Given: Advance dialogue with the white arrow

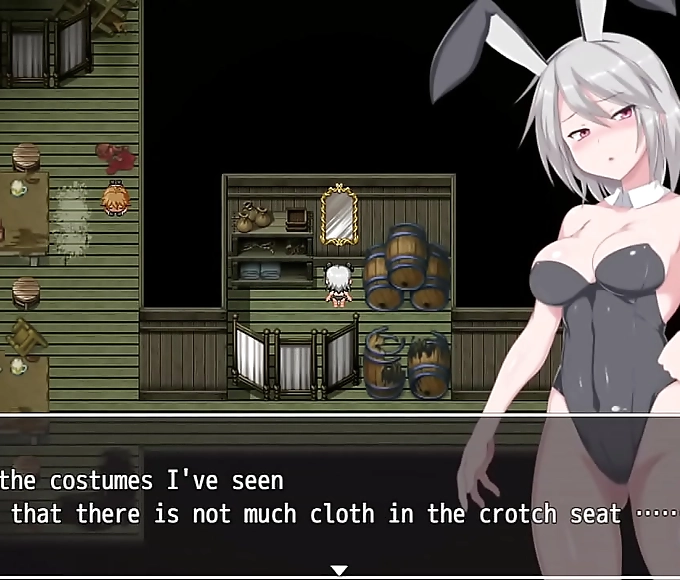Looking at the screenshot, I should click(339, 570).
